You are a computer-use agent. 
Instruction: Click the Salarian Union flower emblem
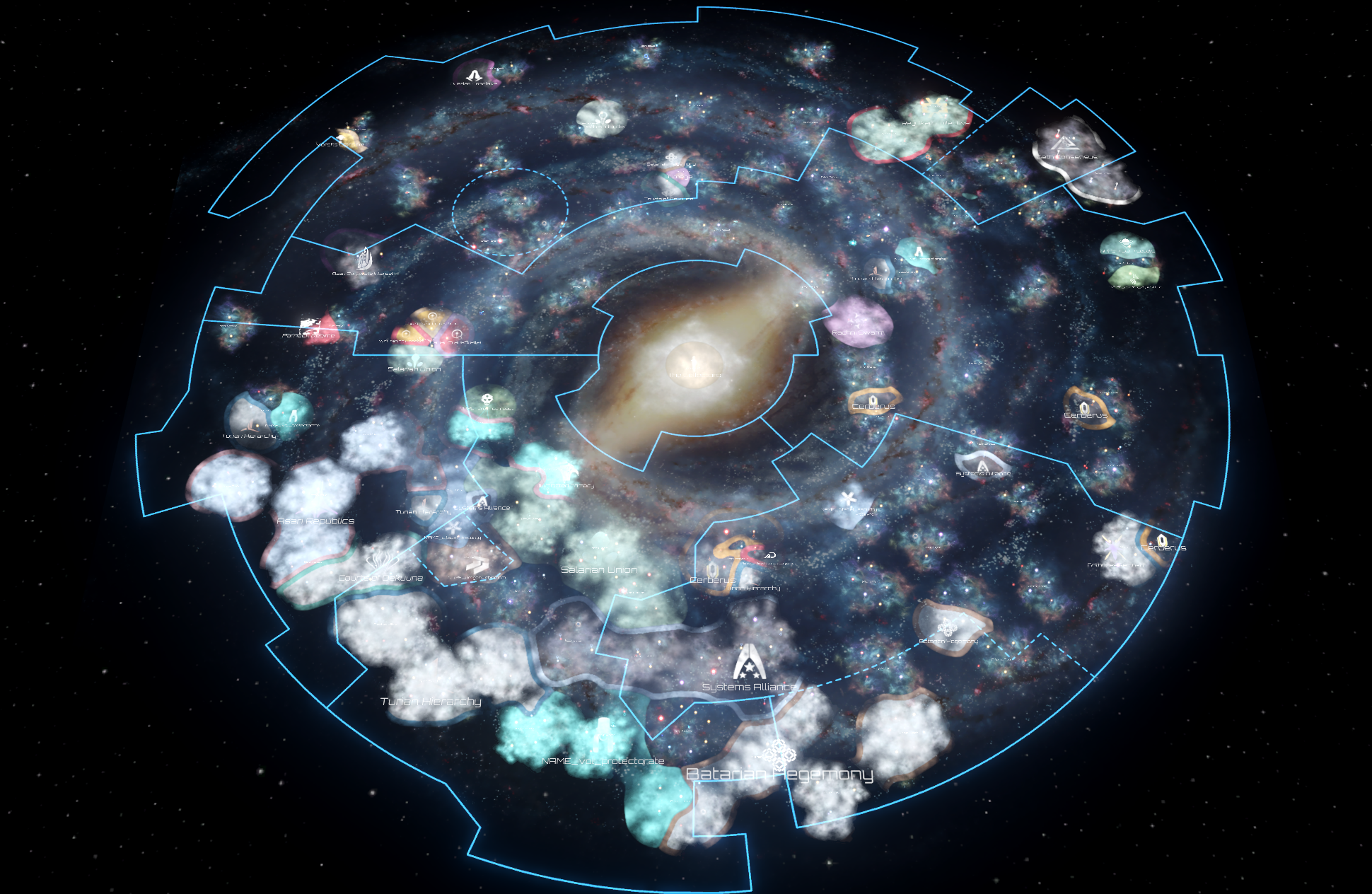[416, 361]
